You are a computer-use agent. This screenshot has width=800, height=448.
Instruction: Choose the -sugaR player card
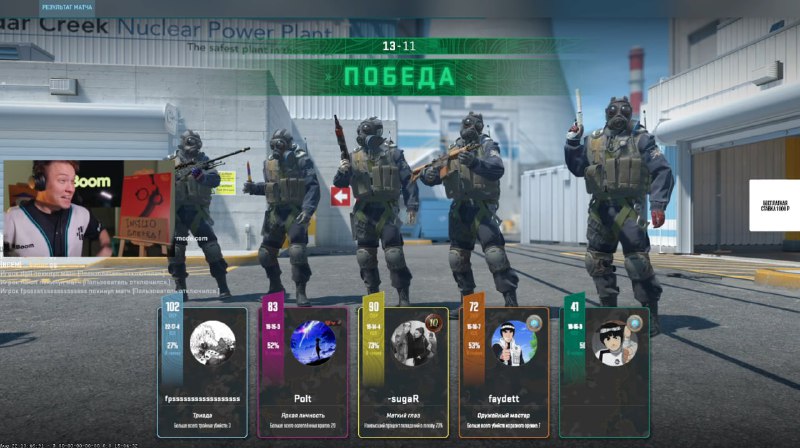pyautogui.click(x=403, y=371)
